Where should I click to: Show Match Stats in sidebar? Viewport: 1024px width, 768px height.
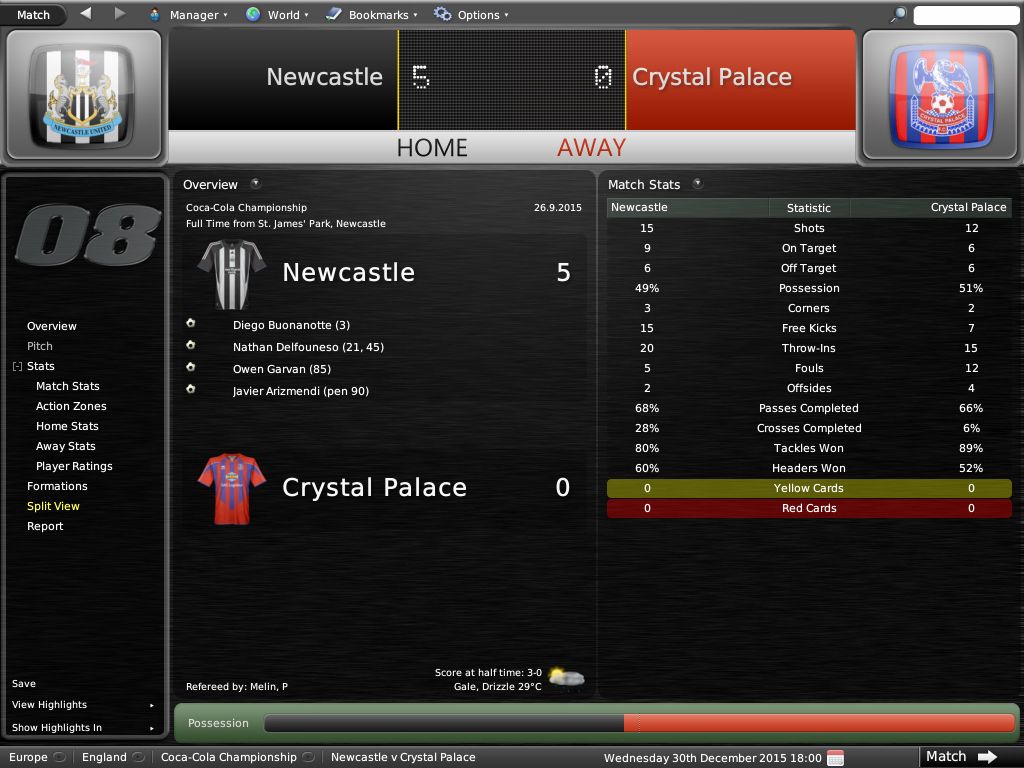pyautogui.click(x=68, y=386)
